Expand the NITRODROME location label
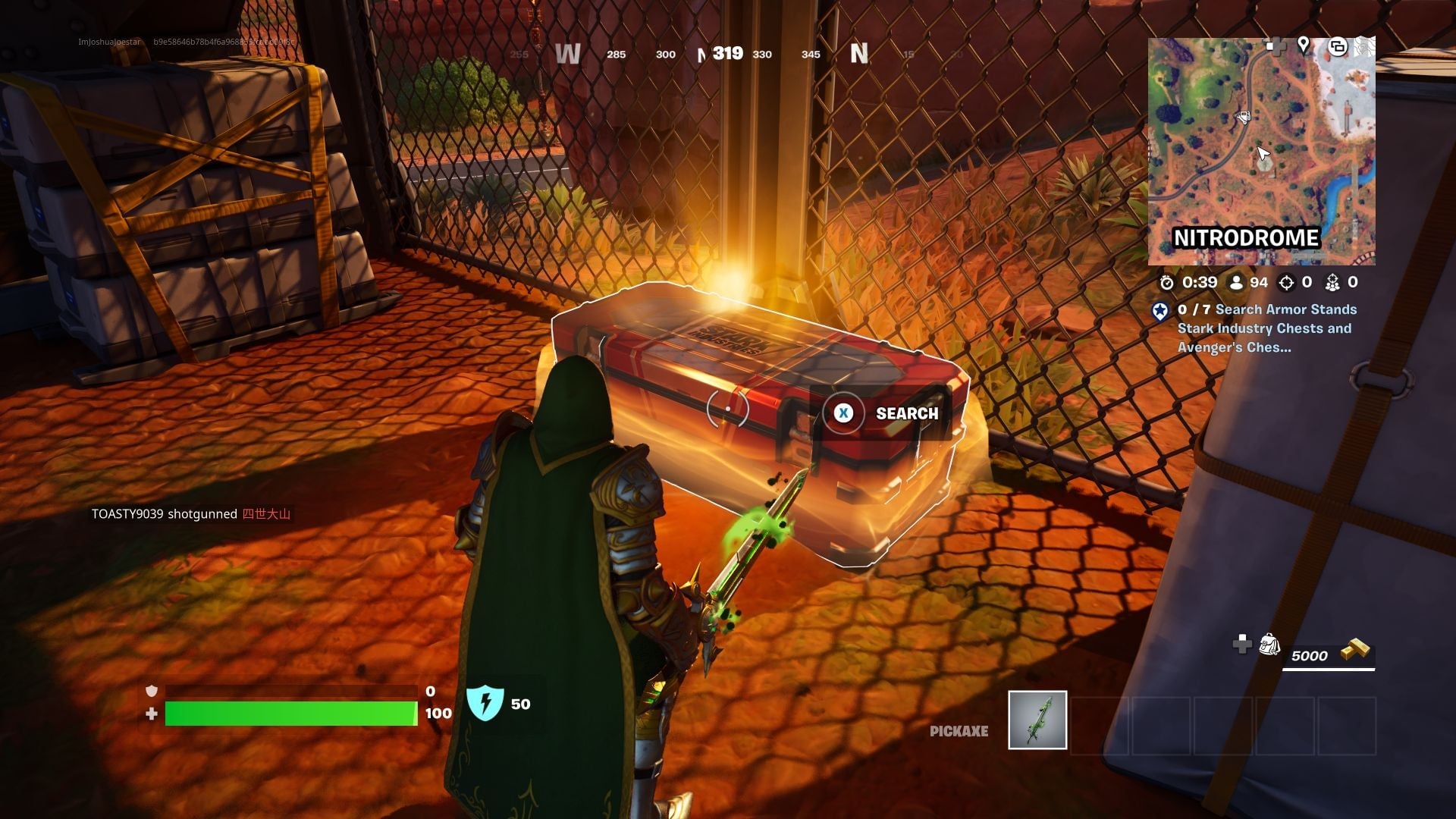 click(1247, 237)
